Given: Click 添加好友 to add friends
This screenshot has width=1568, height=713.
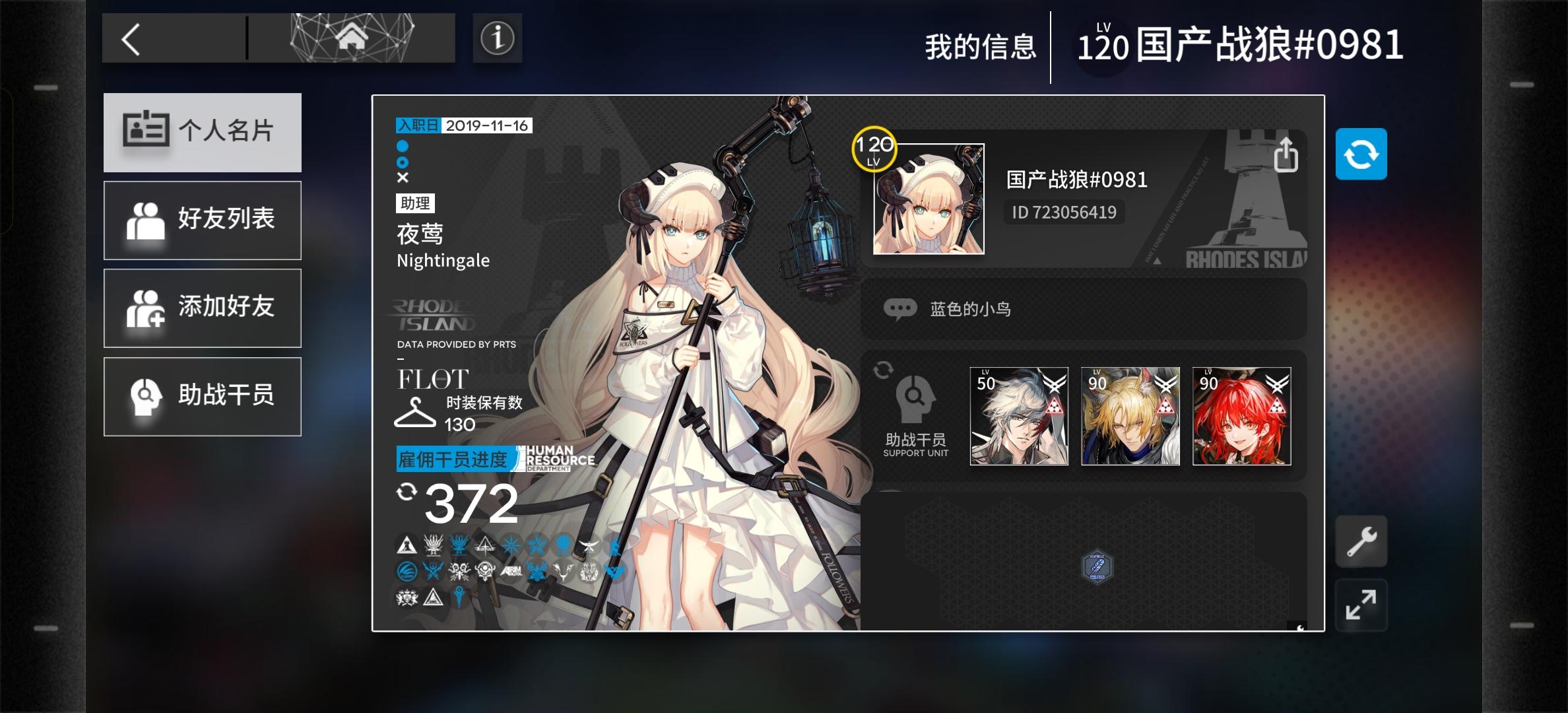Looking at the screenshot, I should (202, 308).
